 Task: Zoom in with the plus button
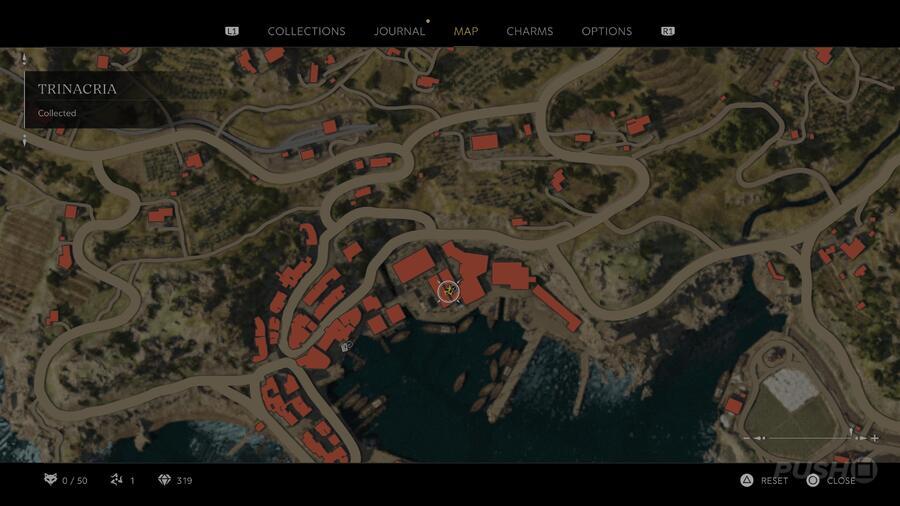875,438
